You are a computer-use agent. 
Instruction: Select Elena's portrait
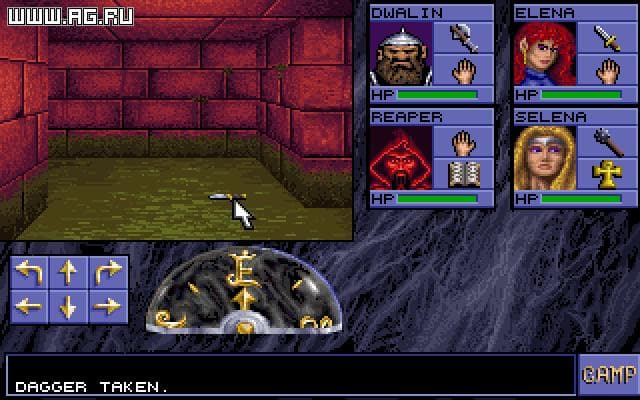(x=546, y=55)
